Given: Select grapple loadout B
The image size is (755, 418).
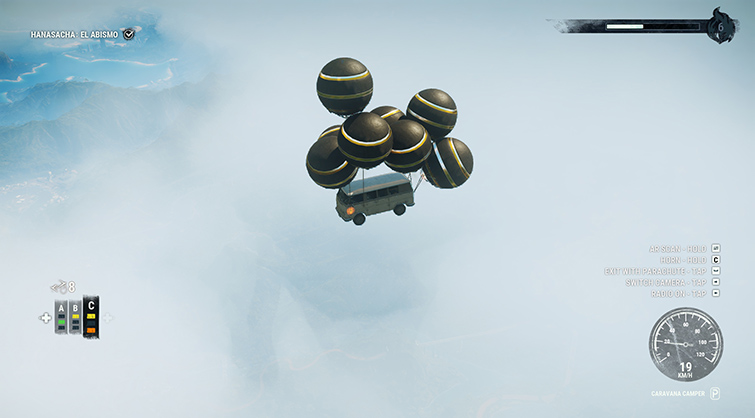Looking at the screenshot, I should 74,317.
